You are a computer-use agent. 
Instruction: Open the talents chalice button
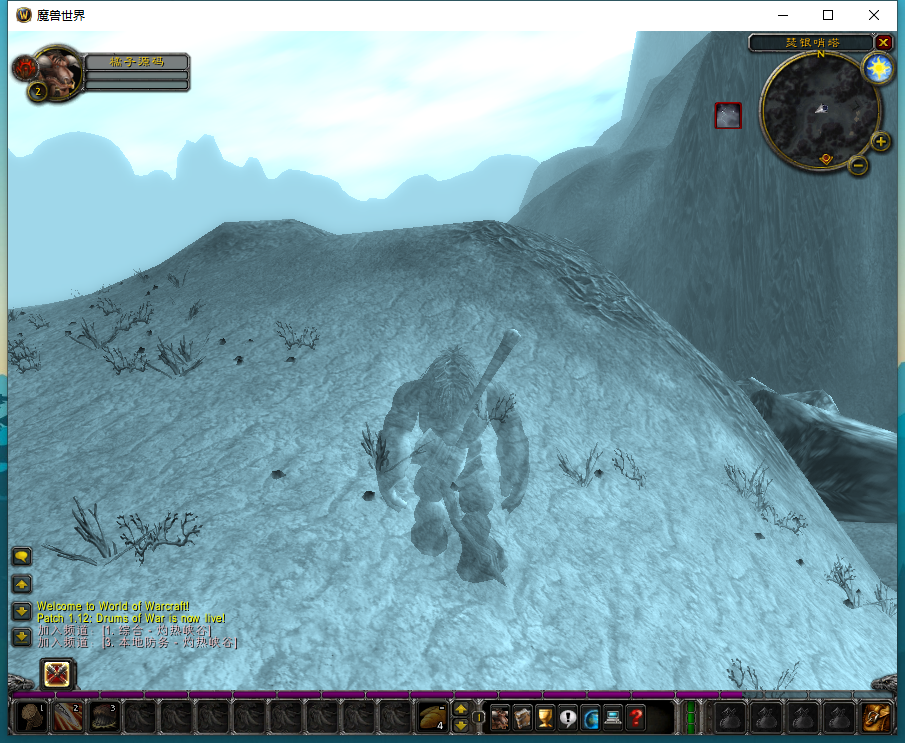tap(545, 717)
